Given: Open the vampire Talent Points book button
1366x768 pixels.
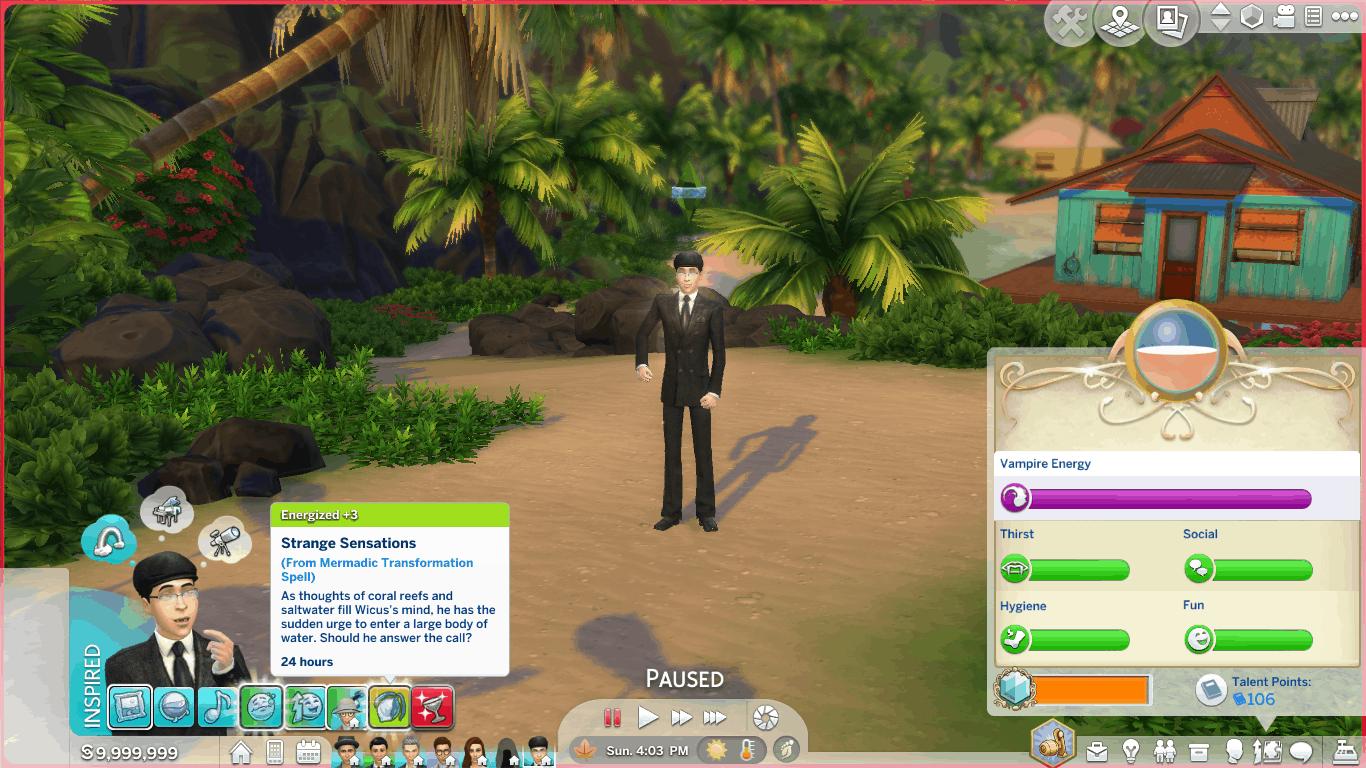Looking at the screenshot, I should point(1211,690).
